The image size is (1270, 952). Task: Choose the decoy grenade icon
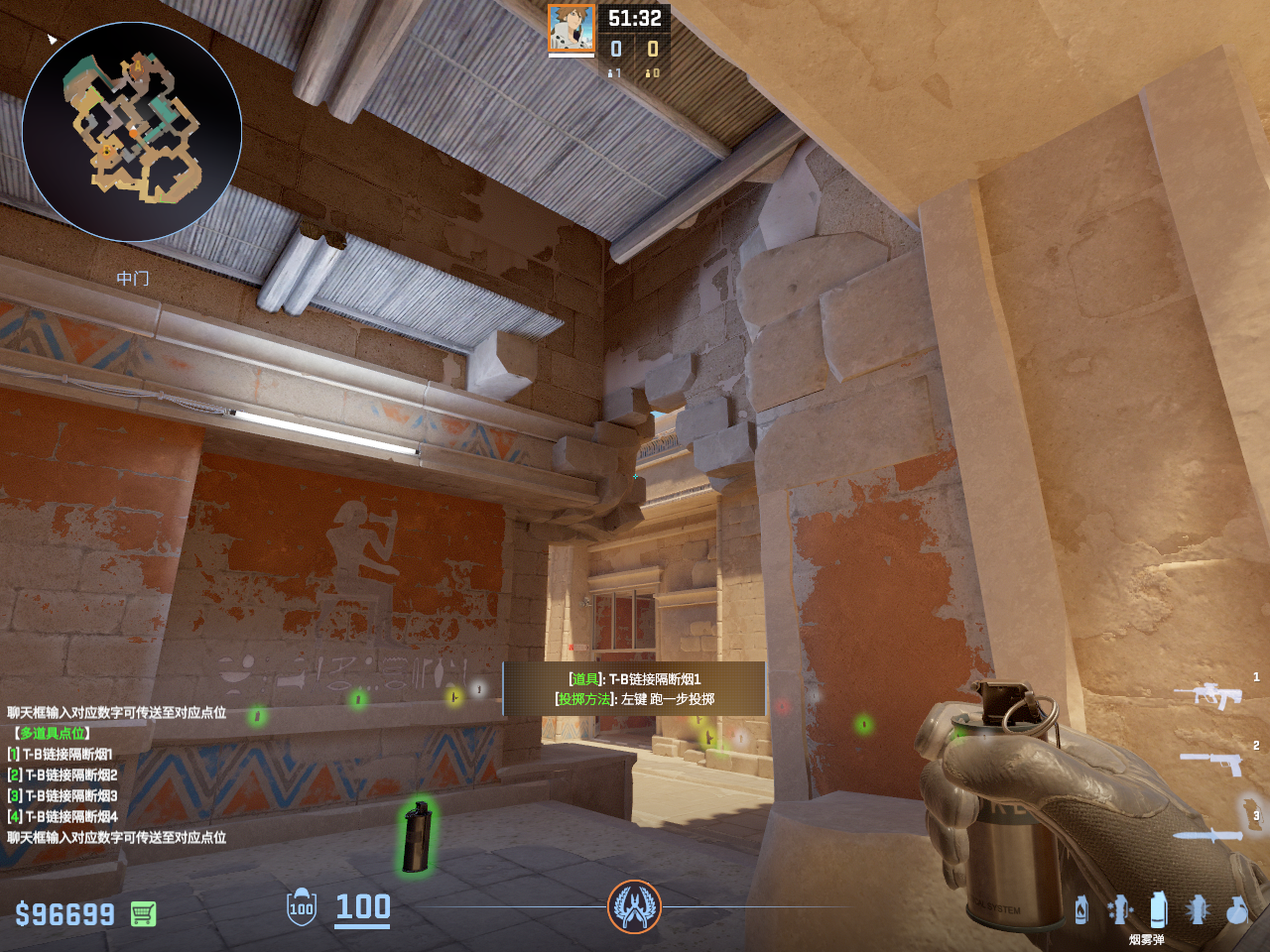pos(1120,909)
